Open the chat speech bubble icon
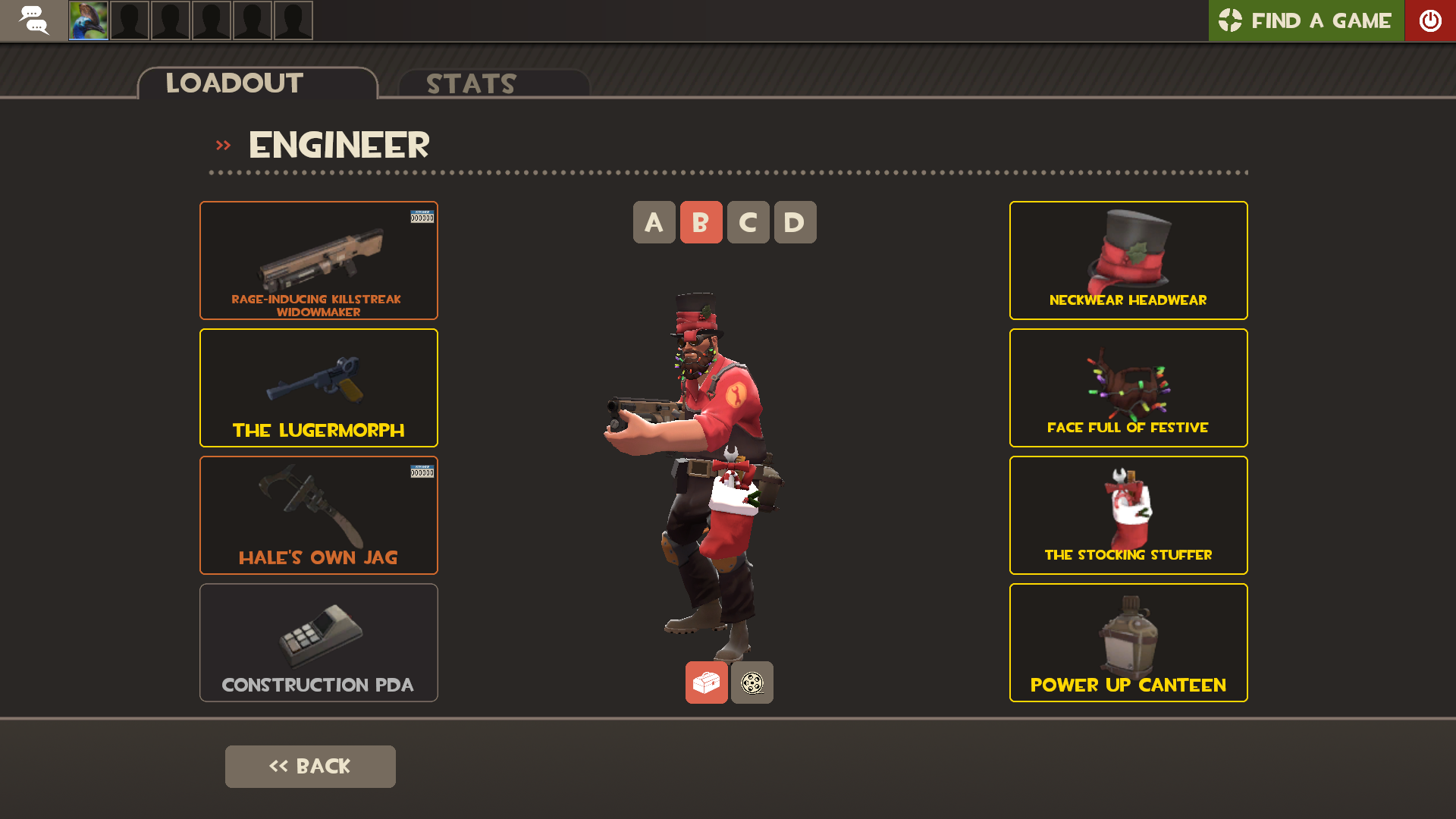This screenshot has width=1456, height=819. [33, 20]
